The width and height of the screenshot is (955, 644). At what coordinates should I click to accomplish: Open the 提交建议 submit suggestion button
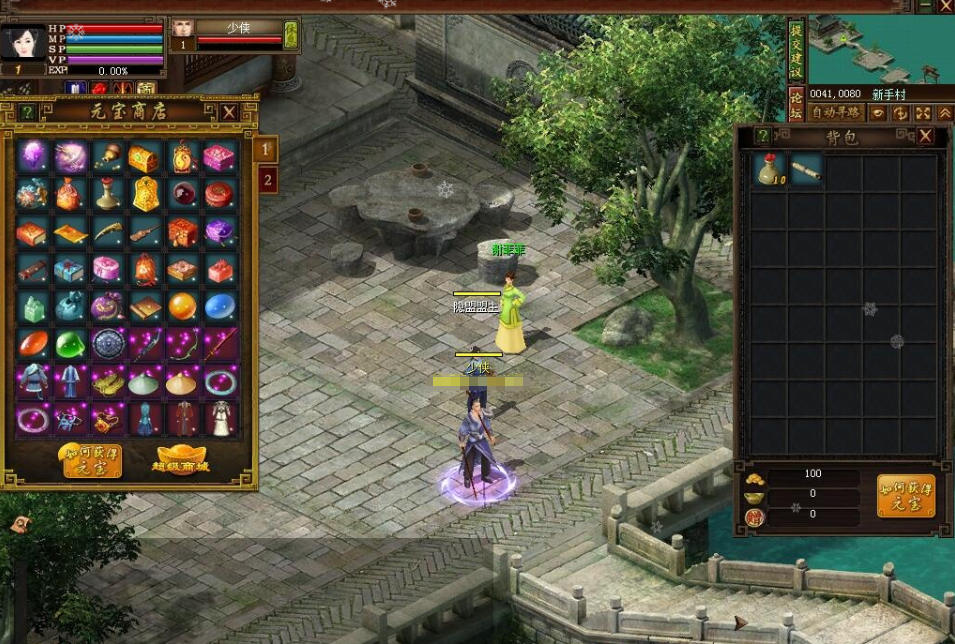(796, 50)
